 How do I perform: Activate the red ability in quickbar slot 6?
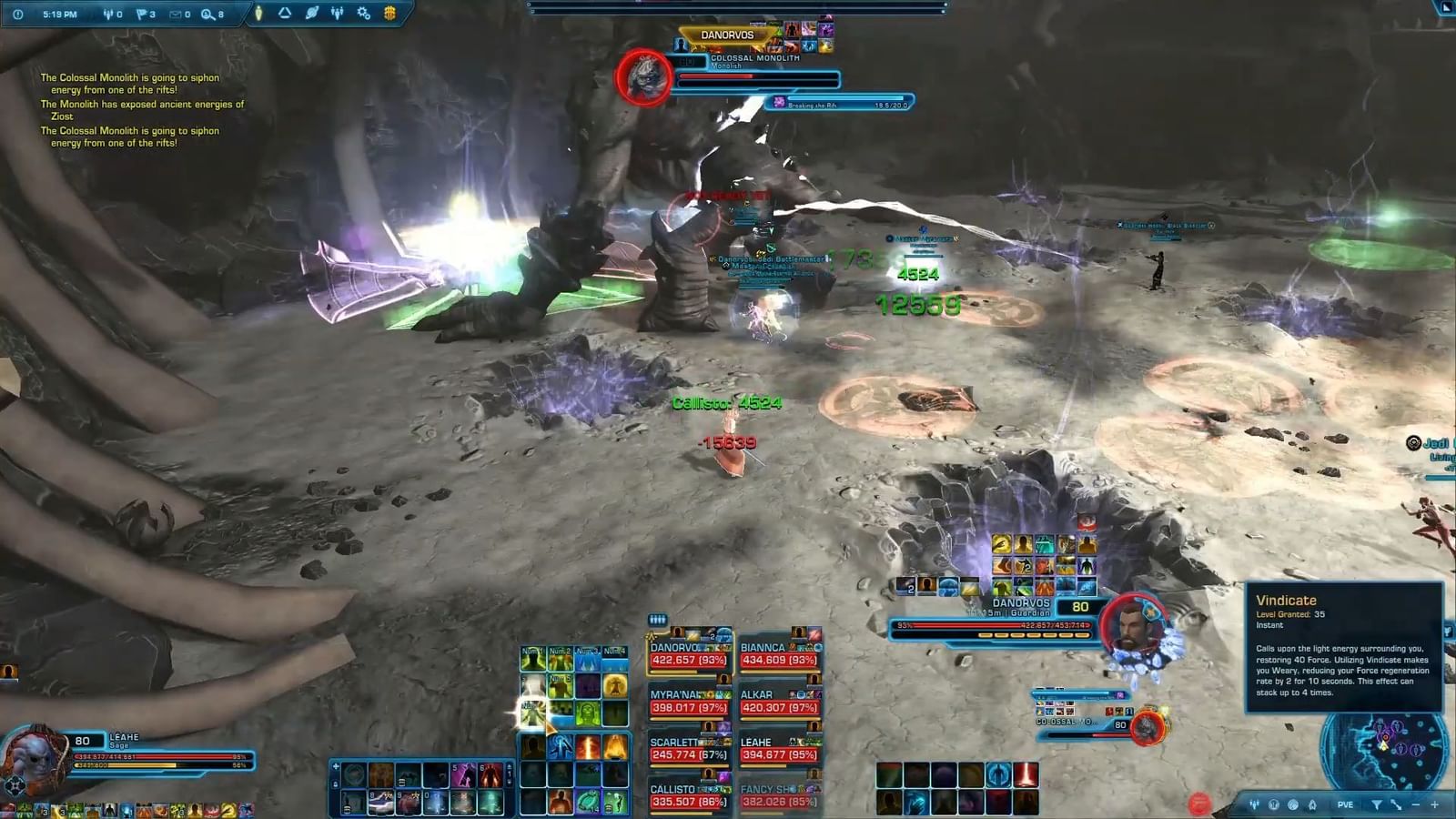(x=490, y=775)
